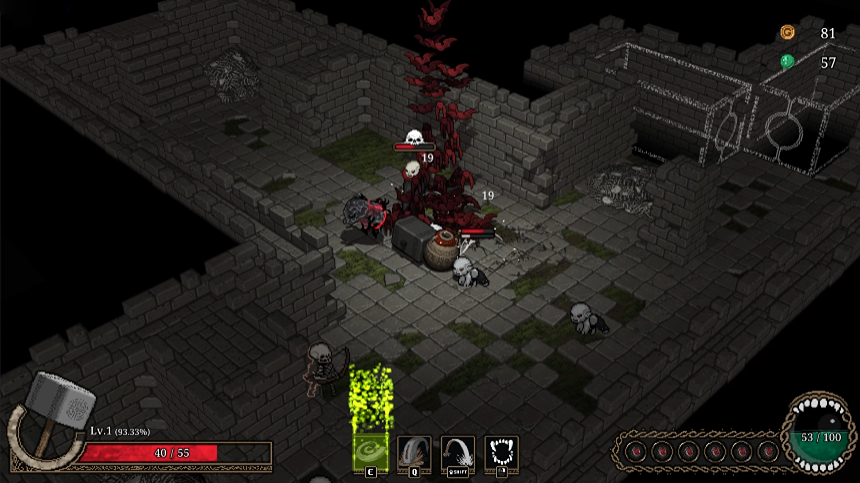Select the fanged jaws bite ability
Image resolution: width=860 pixels, height=483 pixels.
[x=501, y=451]
